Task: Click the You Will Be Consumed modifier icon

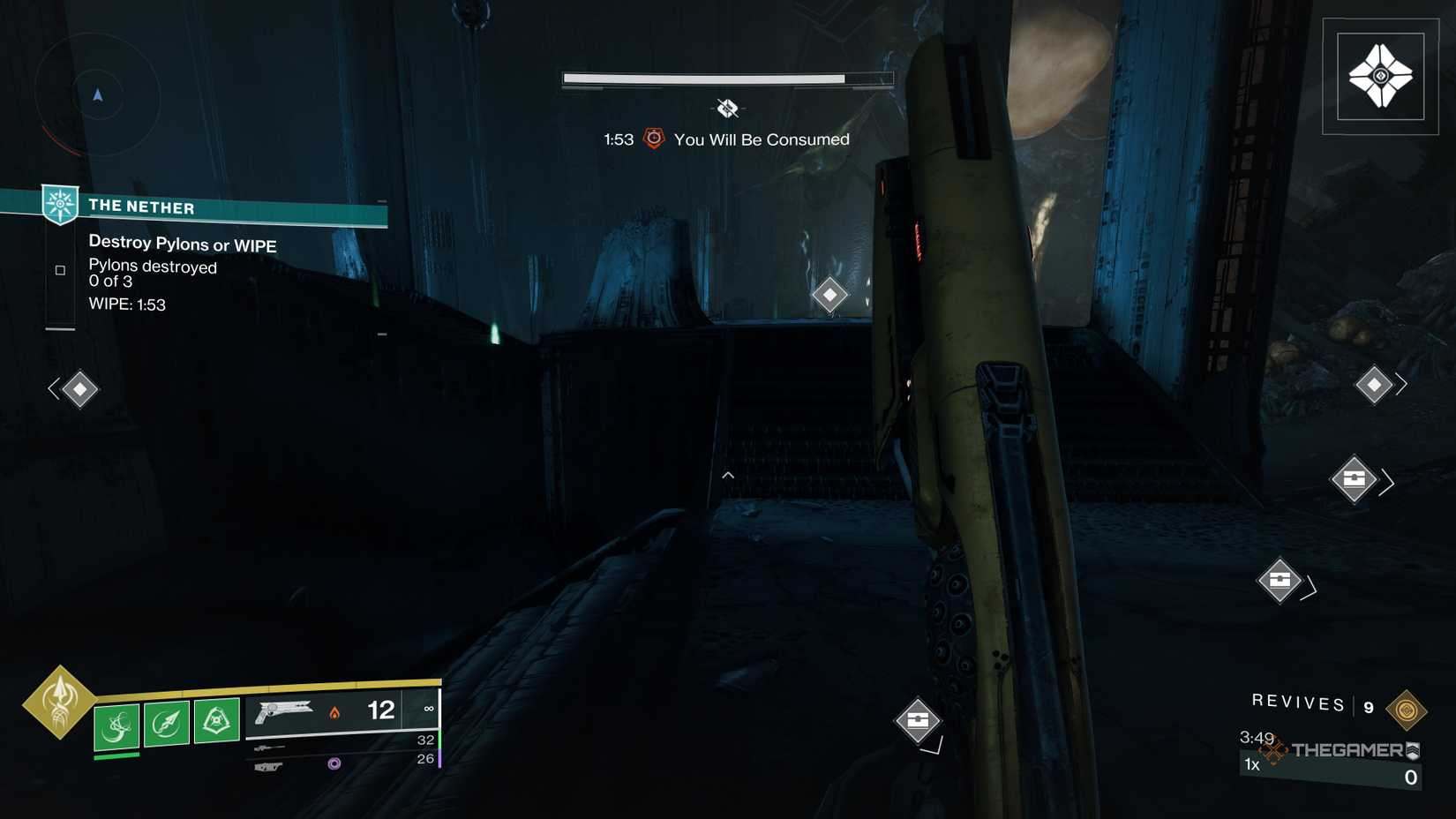Action: pos(652,139)
